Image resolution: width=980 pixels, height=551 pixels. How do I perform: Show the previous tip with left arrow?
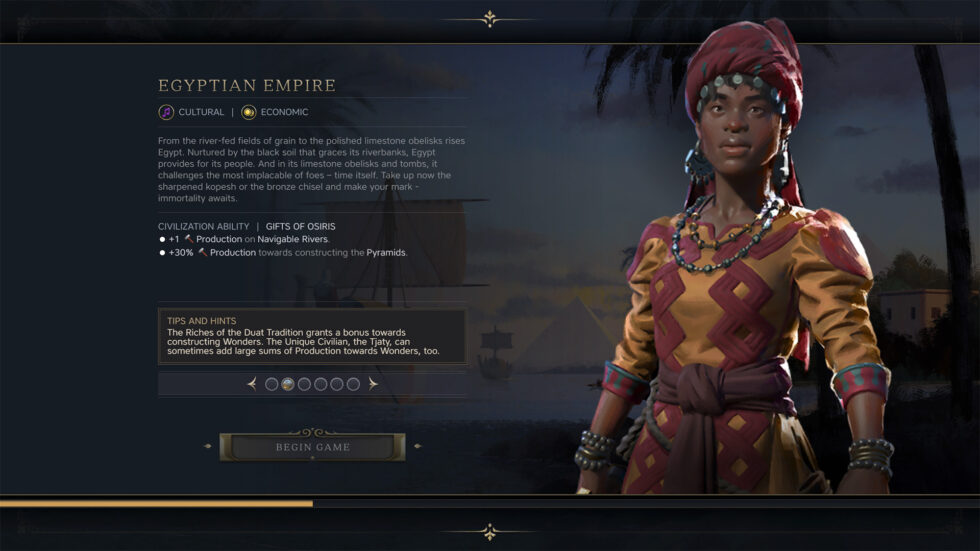click(252, 384)
